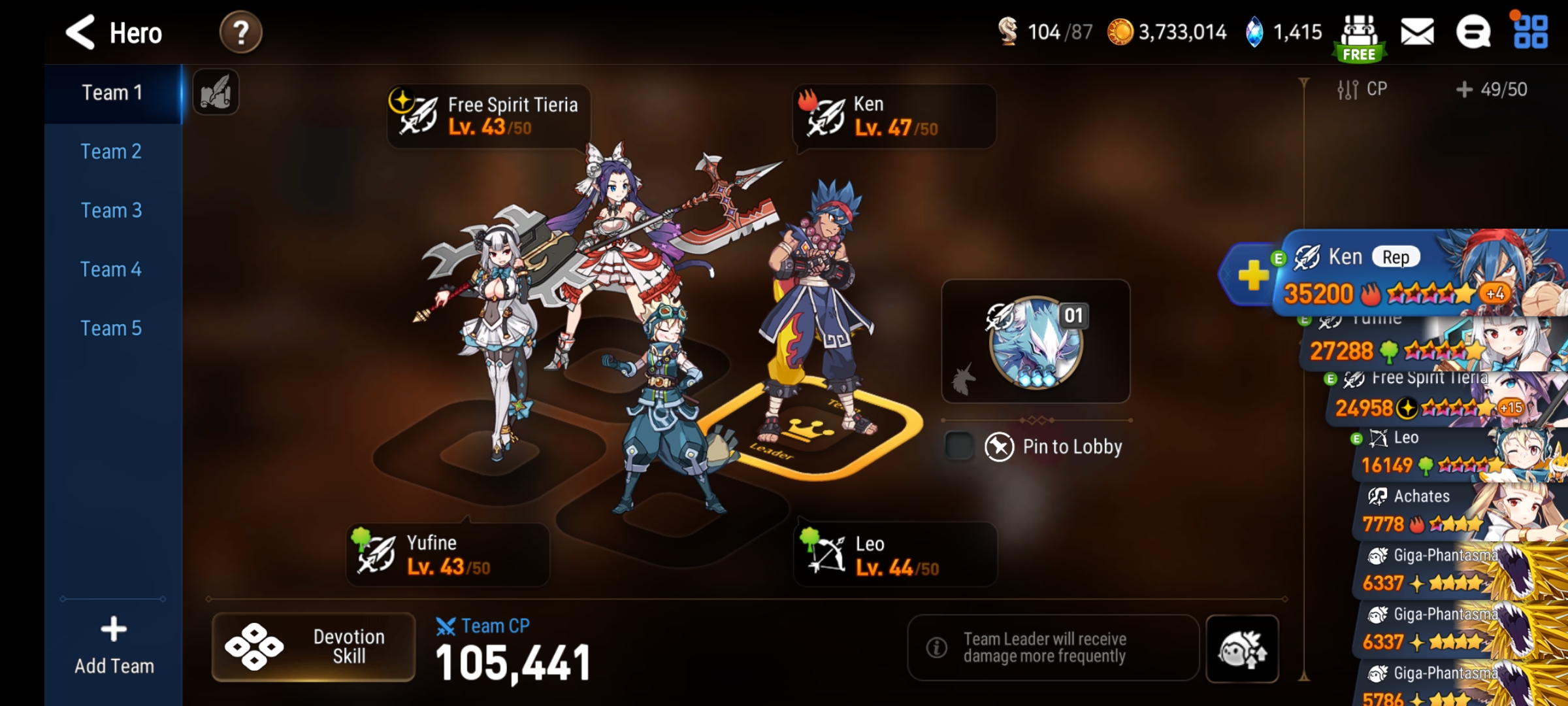
Task: Tap the back arrow next to Hero
Action: [80, 31]
